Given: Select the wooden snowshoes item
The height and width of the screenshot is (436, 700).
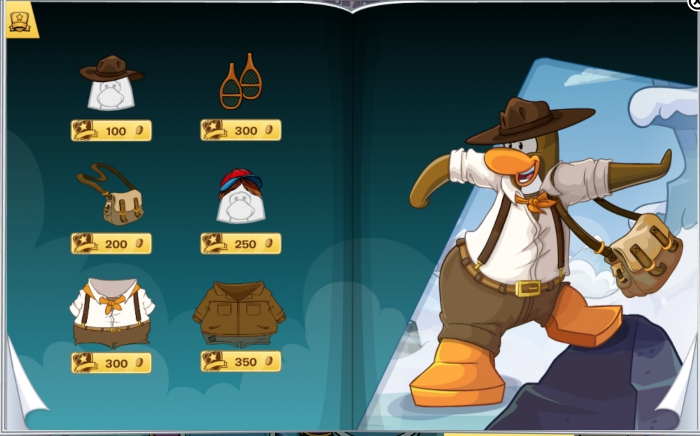Looking at the screenshot, I should (240, 84).
